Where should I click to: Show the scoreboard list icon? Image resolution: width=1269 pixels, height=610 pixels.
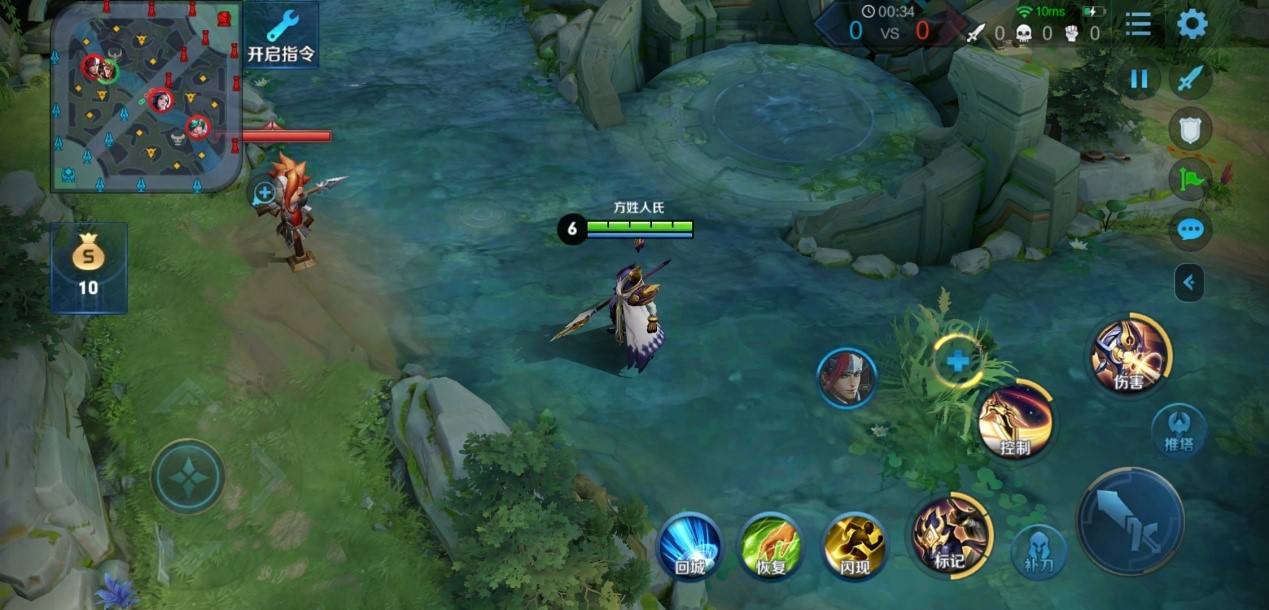pyautogui.click(x=1138, y=24)
